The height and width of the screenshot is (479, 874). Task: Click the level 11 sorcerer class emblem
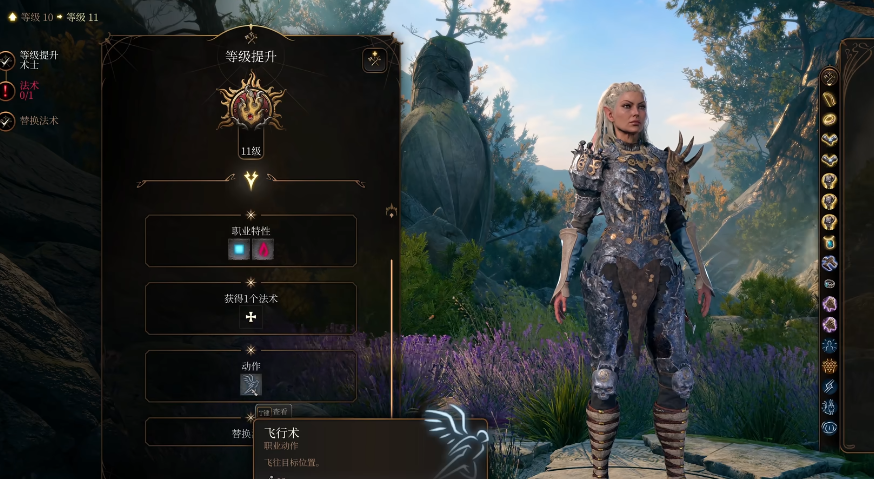tap(251, 104)
